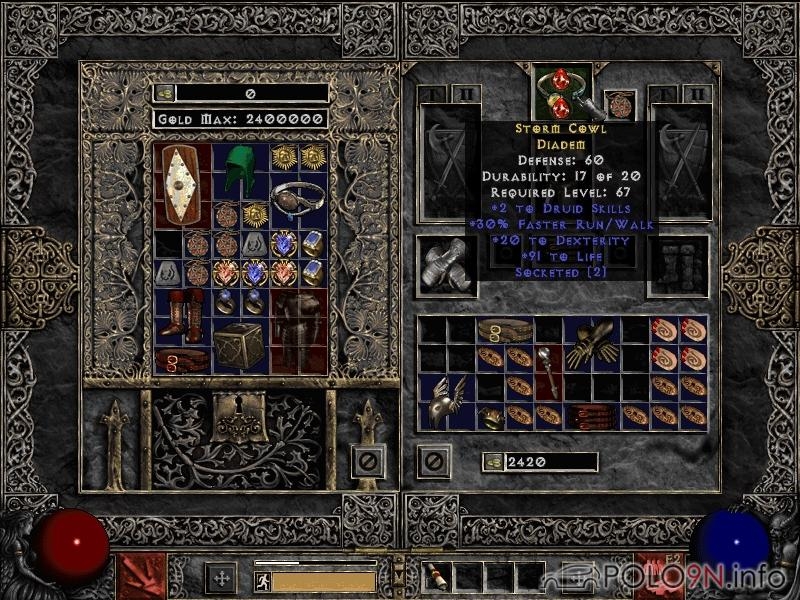The image size is (800, 600).
Task: Open the Horadric Cube in stash
Action: pyautogui.click(x=240, y=347)
